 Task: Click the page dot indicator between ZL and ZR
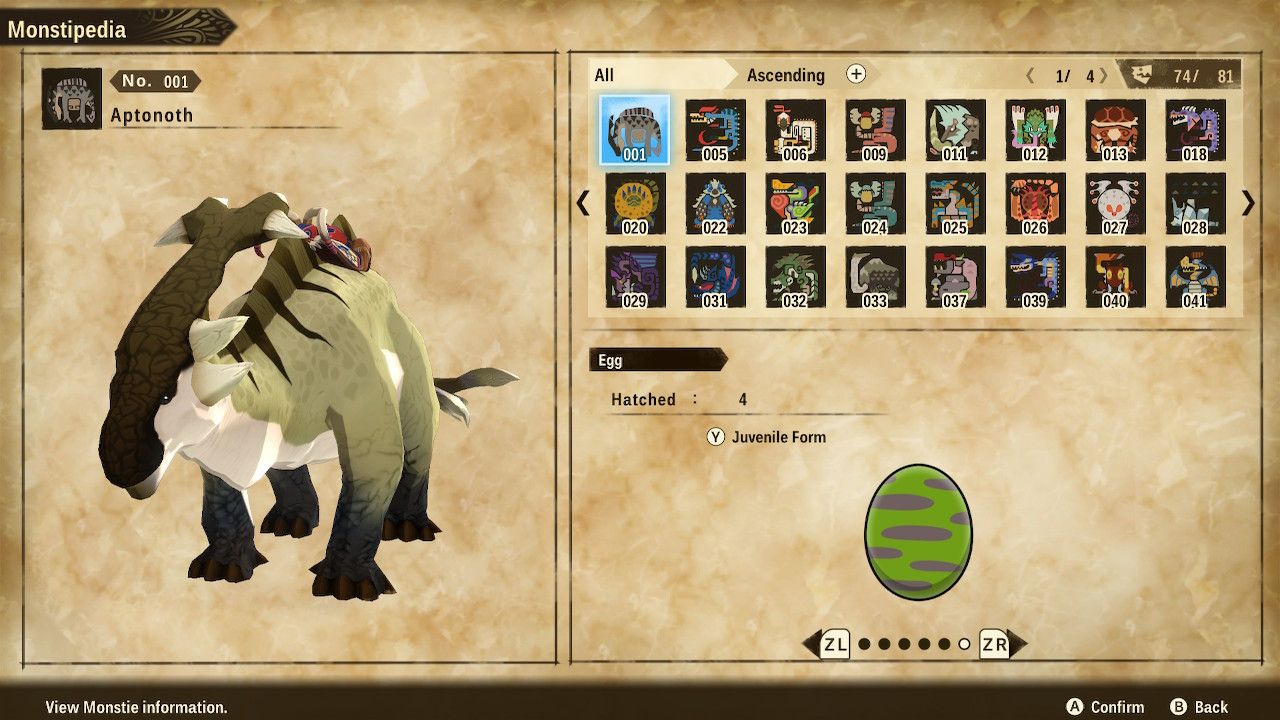(x=916, y=645)
